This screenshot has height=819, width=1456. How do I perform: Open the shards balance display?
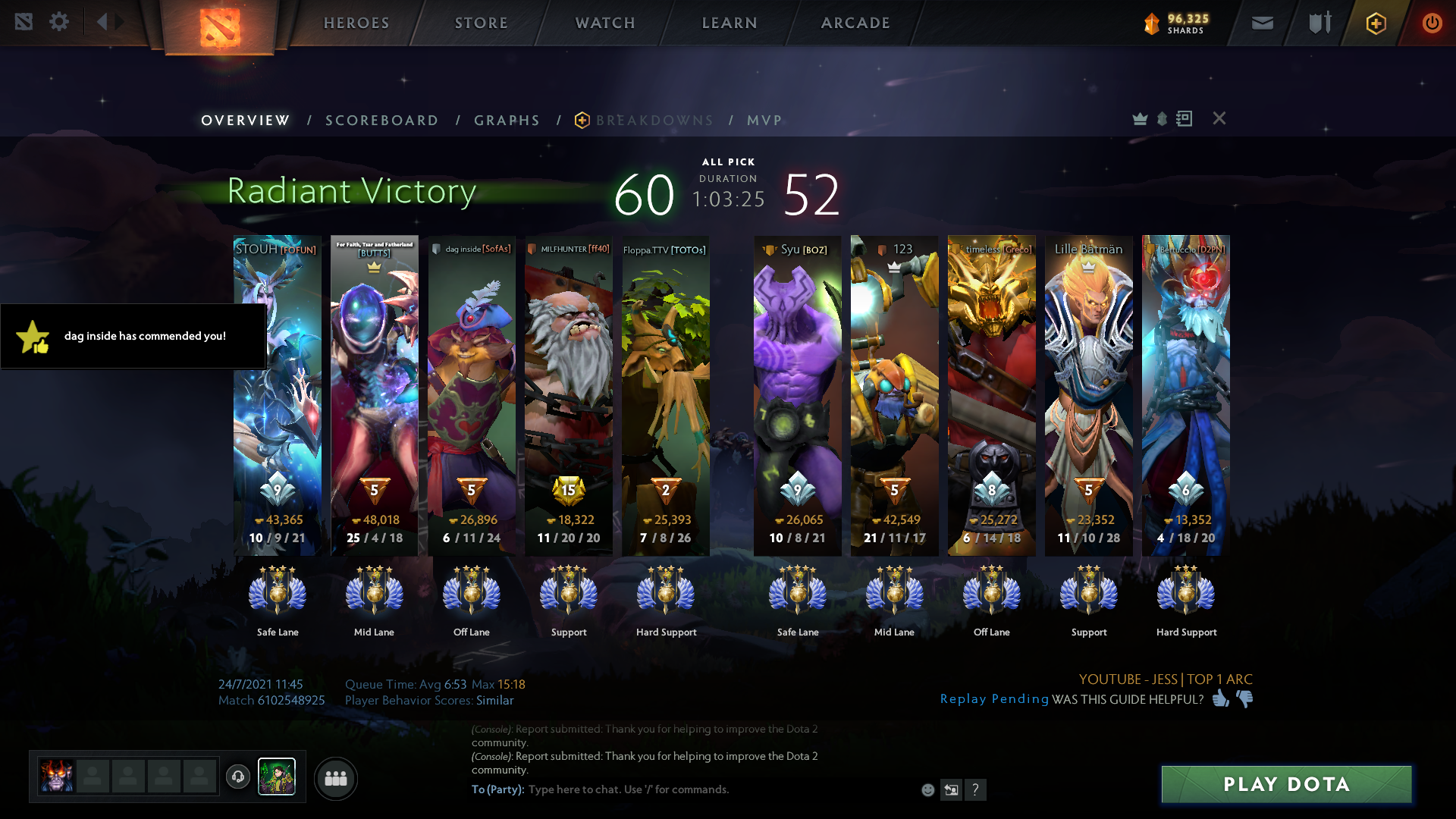tap(1176, 24)
